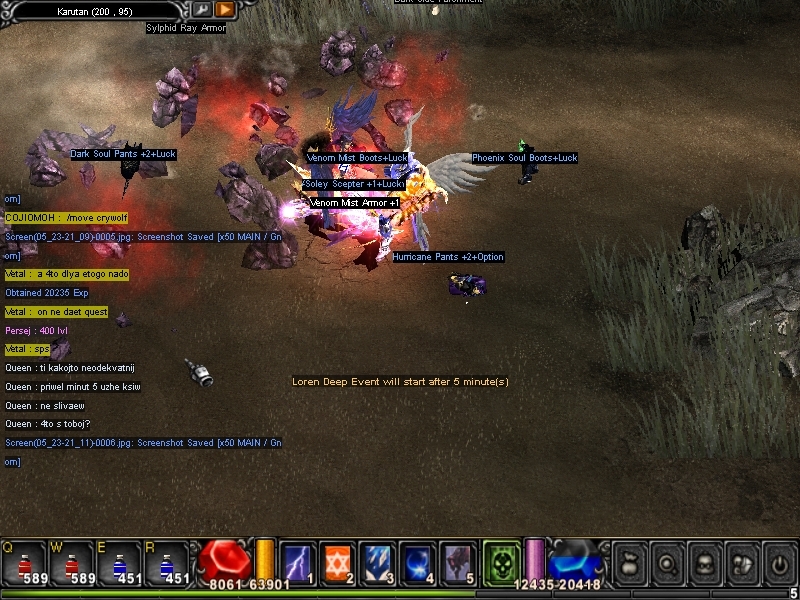Open the inventory bag button

[x=629, y=563]
